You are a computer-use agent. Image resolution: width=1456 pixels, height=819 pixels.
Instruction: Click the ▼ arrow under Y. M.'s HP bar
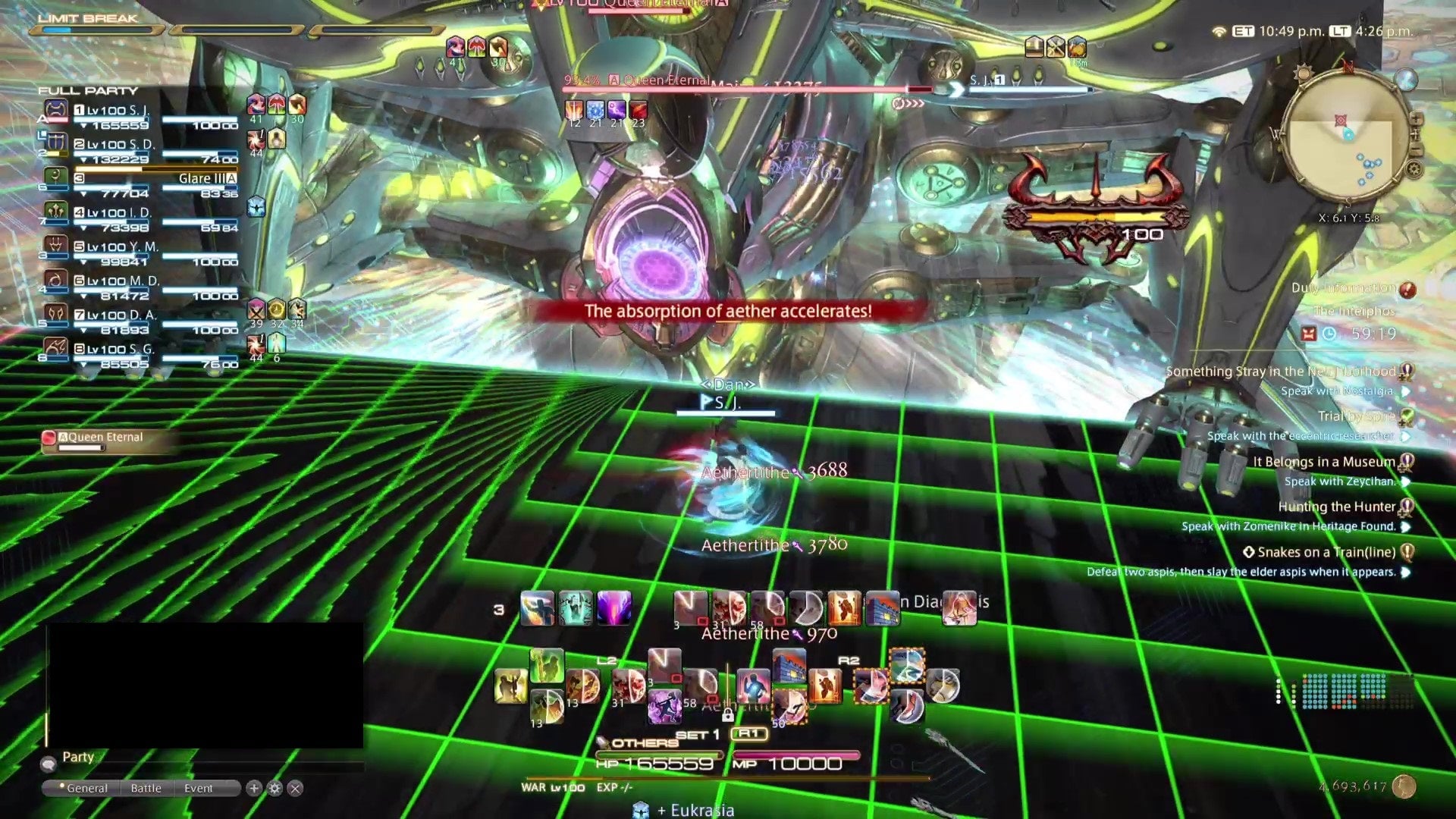[x=83, y=261]
